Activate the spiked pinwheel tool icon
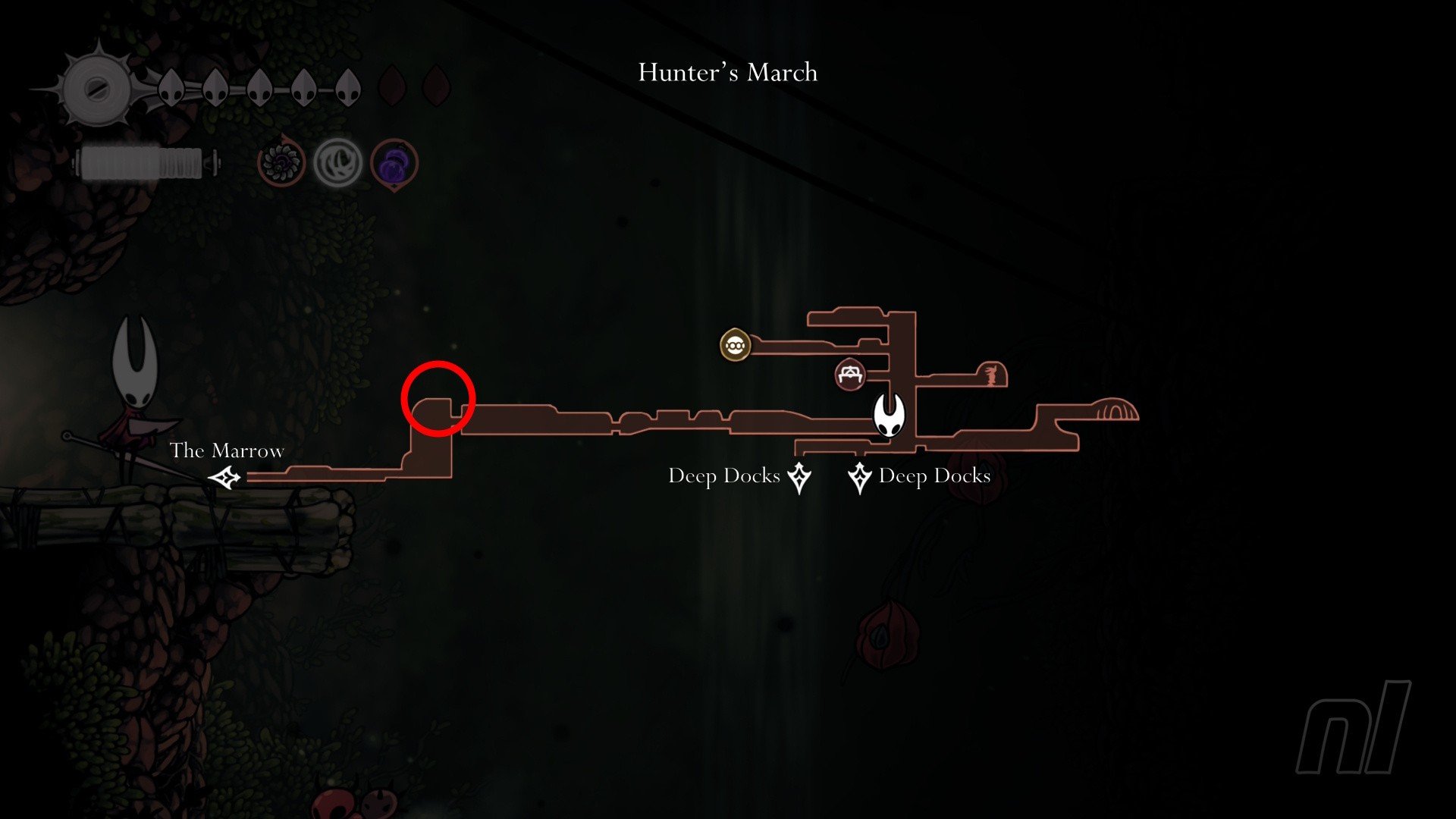1456x819 pixels. [281, 162]
